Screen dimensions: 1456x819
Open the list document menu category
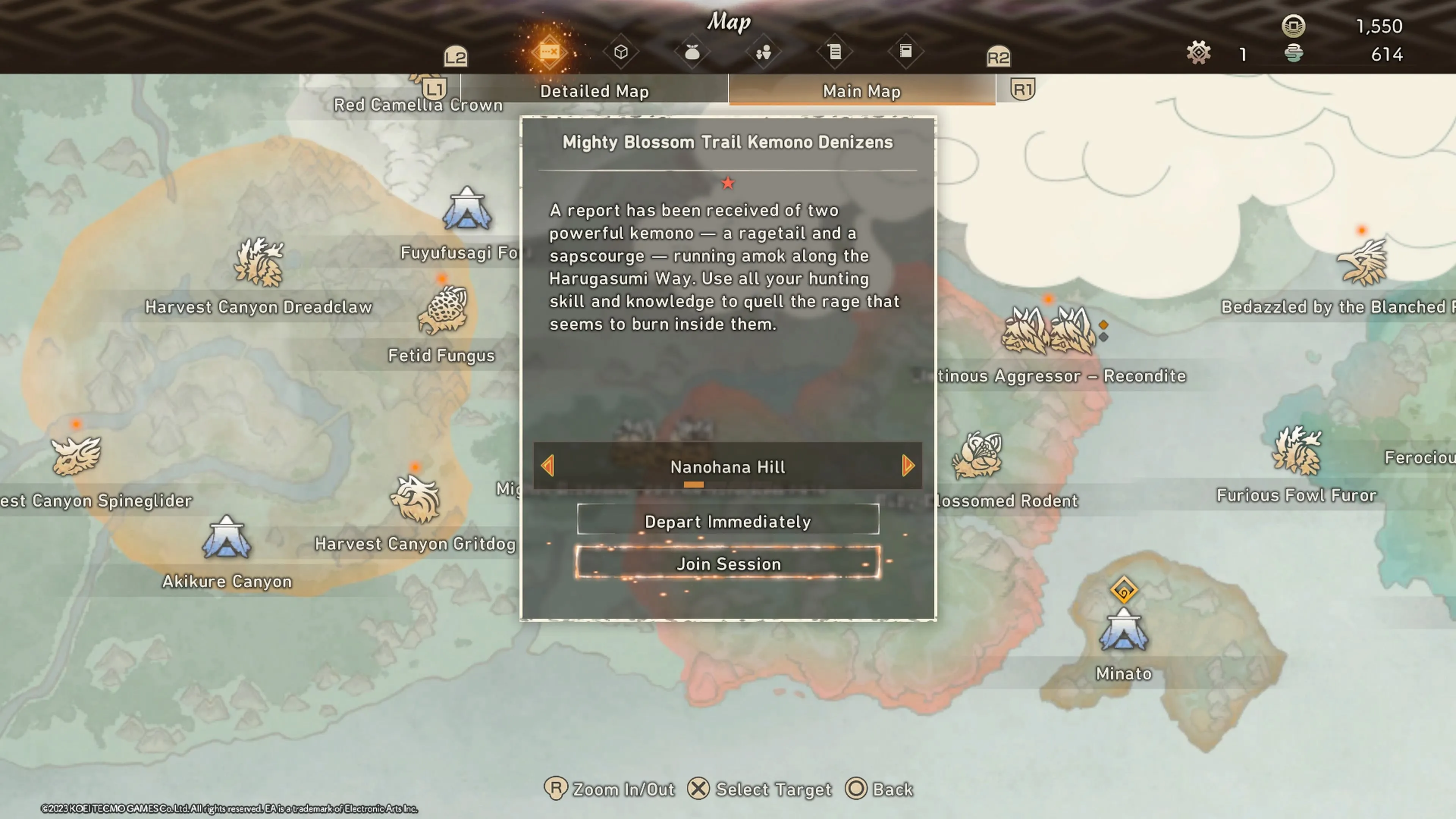(x=834, y=53)
